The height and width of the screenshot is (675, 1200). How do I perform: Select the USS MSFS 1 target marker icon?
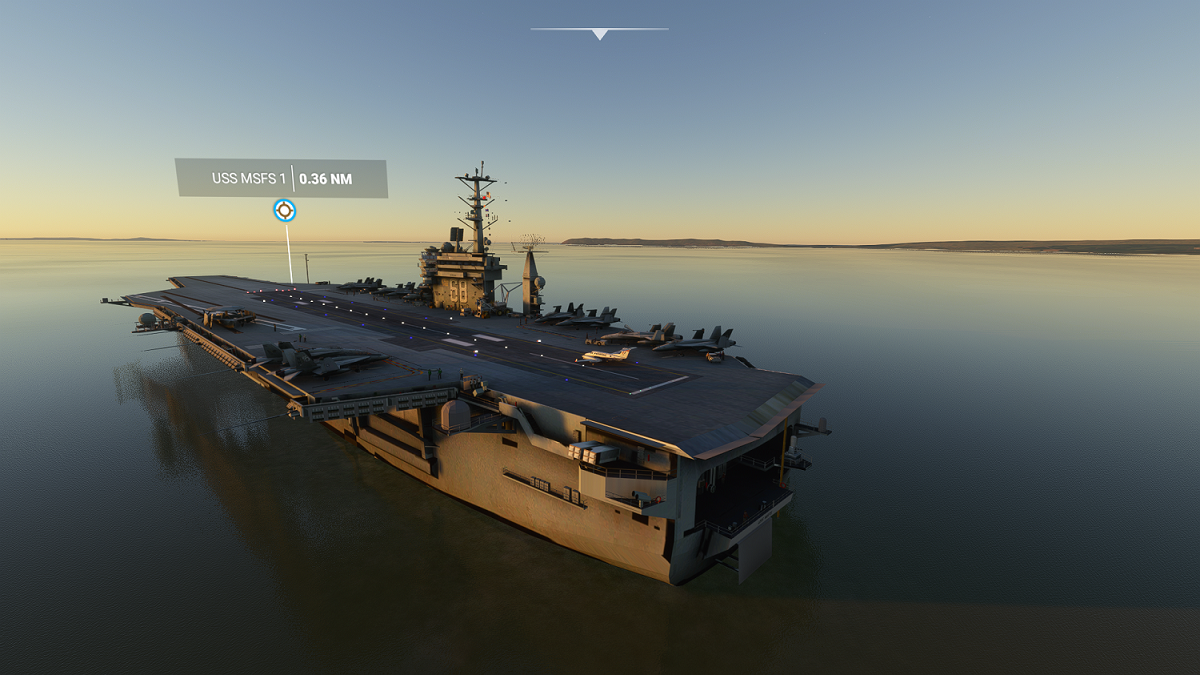[285, 210]
